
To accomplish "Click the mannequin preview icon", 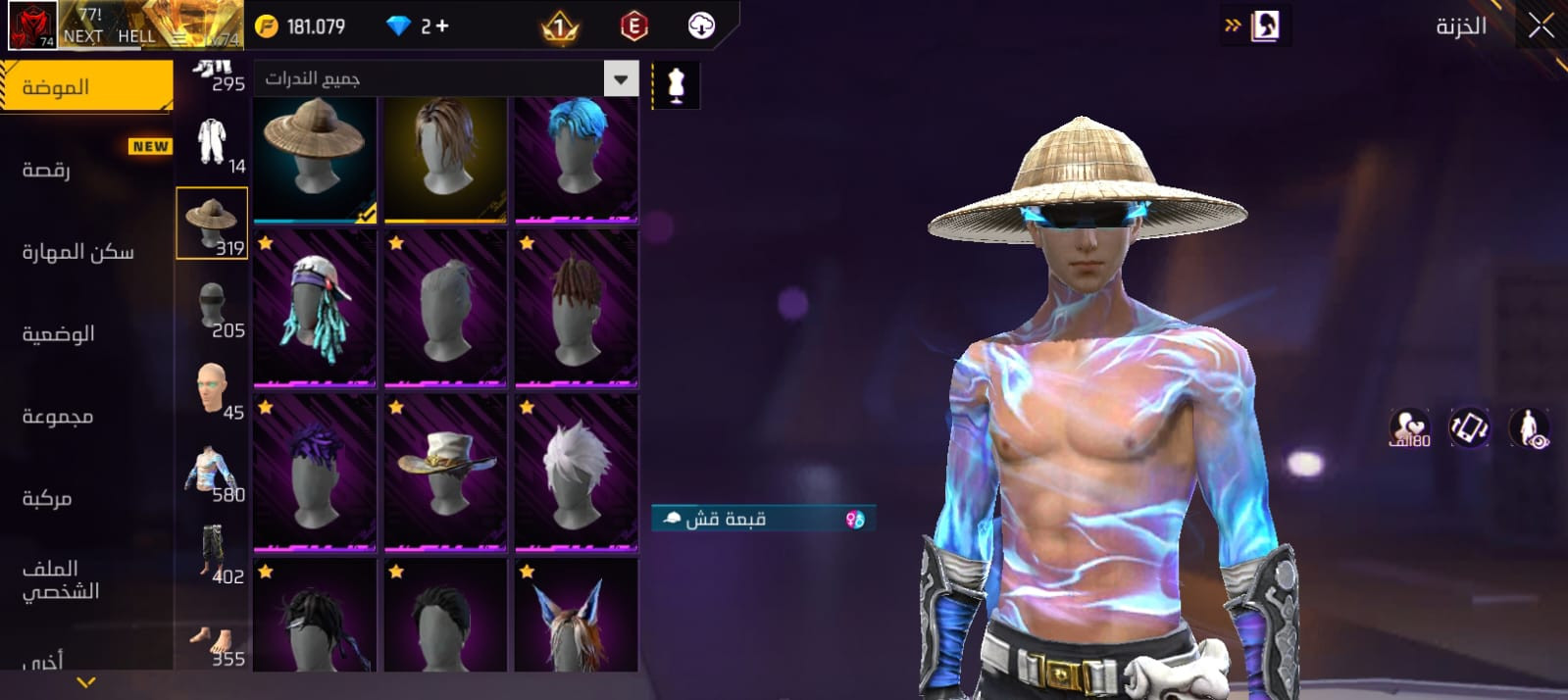I will click(676, 85).
